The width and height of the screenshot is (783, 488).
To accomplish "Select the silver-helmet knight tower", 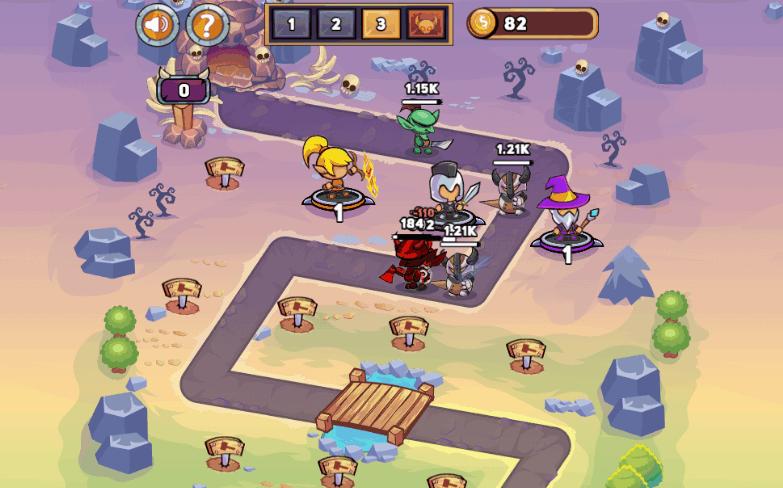I will coord(447,192).
